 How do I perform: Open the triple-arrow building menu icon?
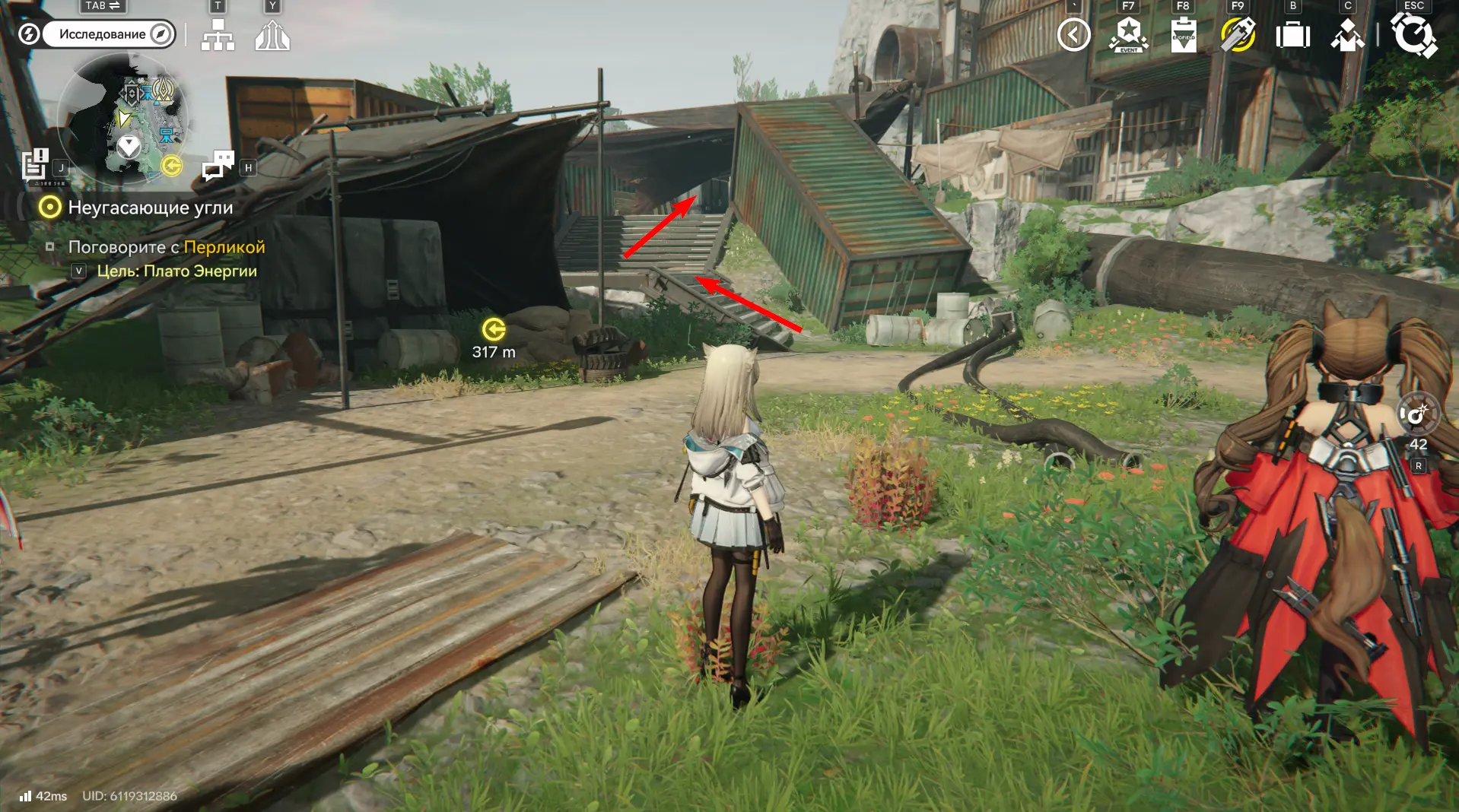pyautogui.click(x=272, y=35)
